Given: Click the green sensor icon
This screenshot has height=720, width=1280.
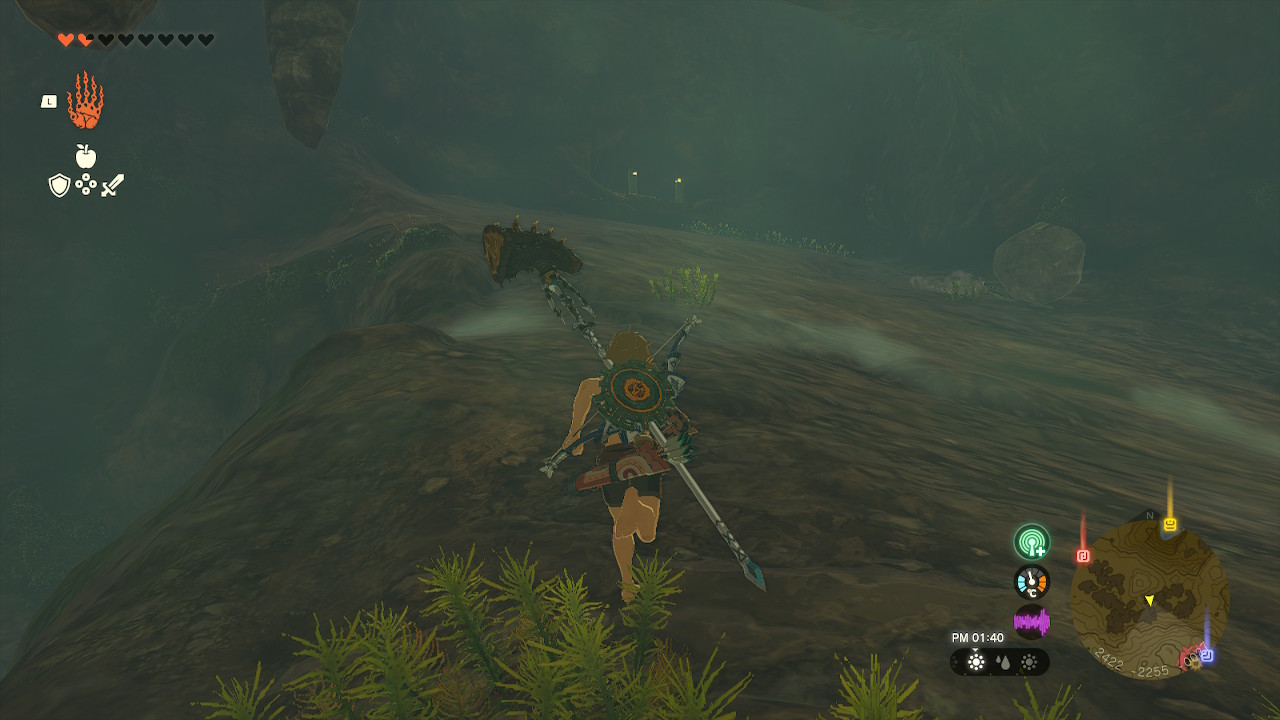Looking at the screenshot, I should point(1031,542).
